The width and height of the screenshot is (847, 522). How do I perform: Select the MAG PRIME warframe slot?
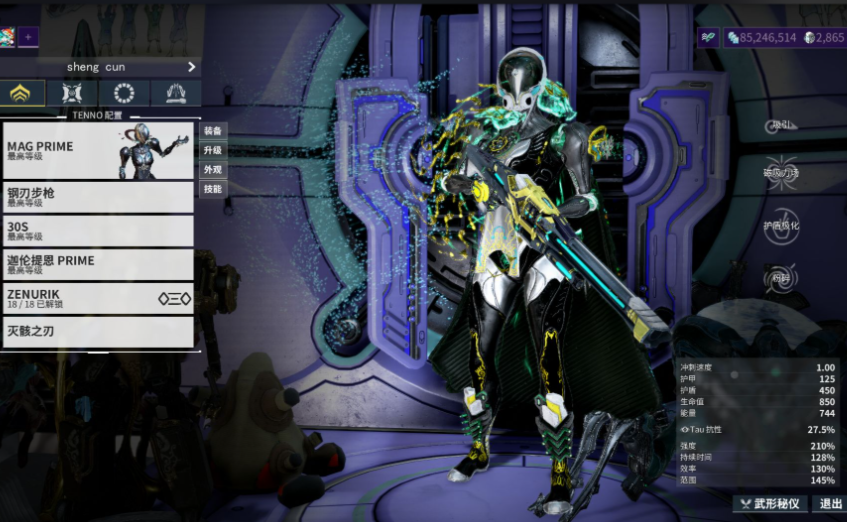[98, 150]
